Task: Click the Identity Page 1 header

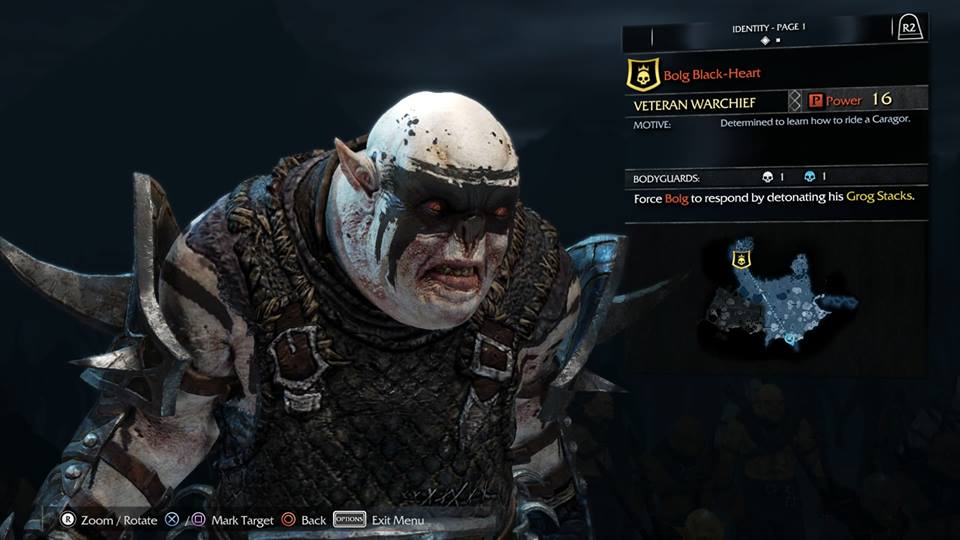Action: [768, 26]
